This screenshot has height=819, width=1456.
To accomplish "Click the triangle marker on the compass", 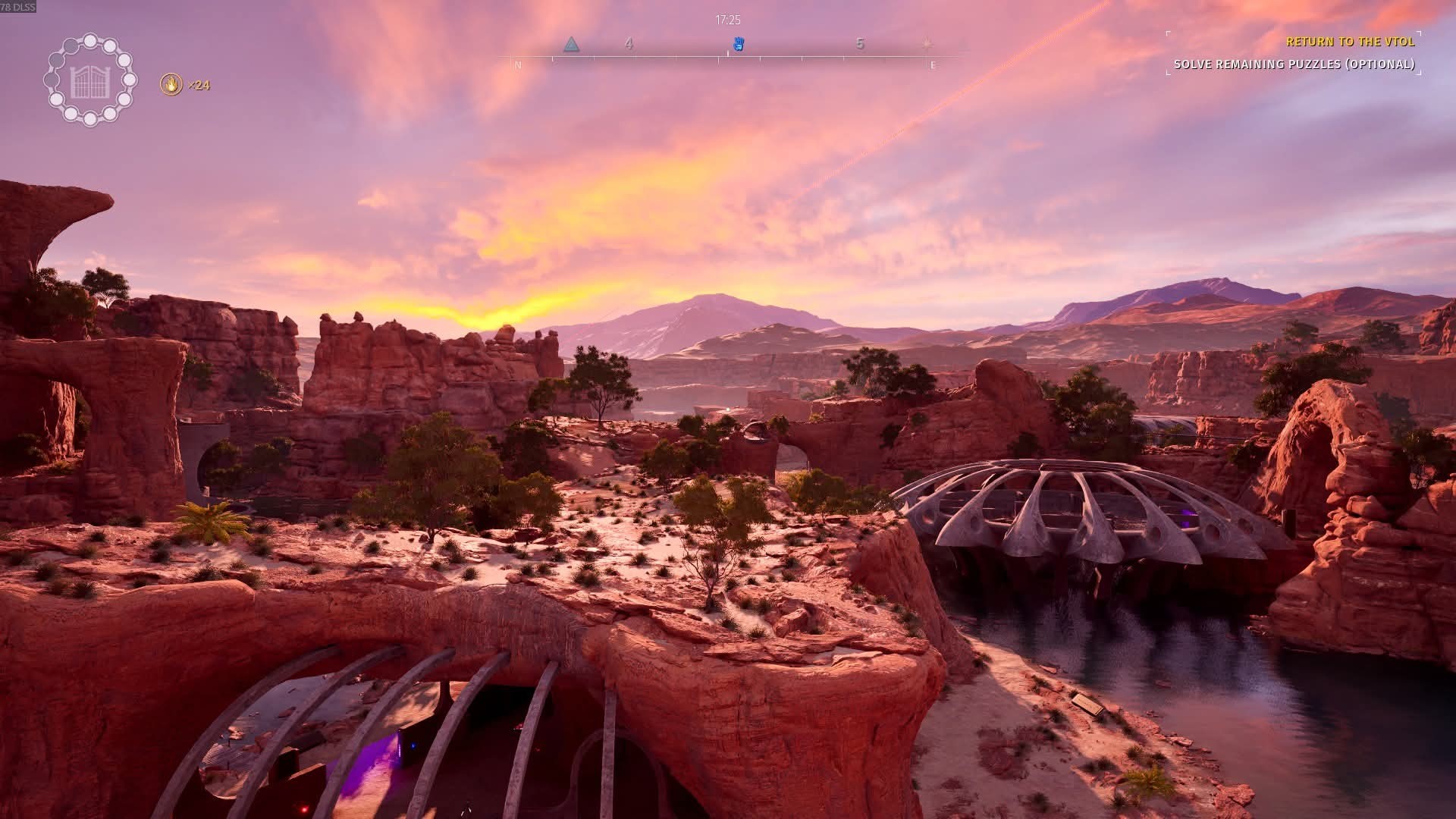I will pyautogui.click(x=572, y=45).
